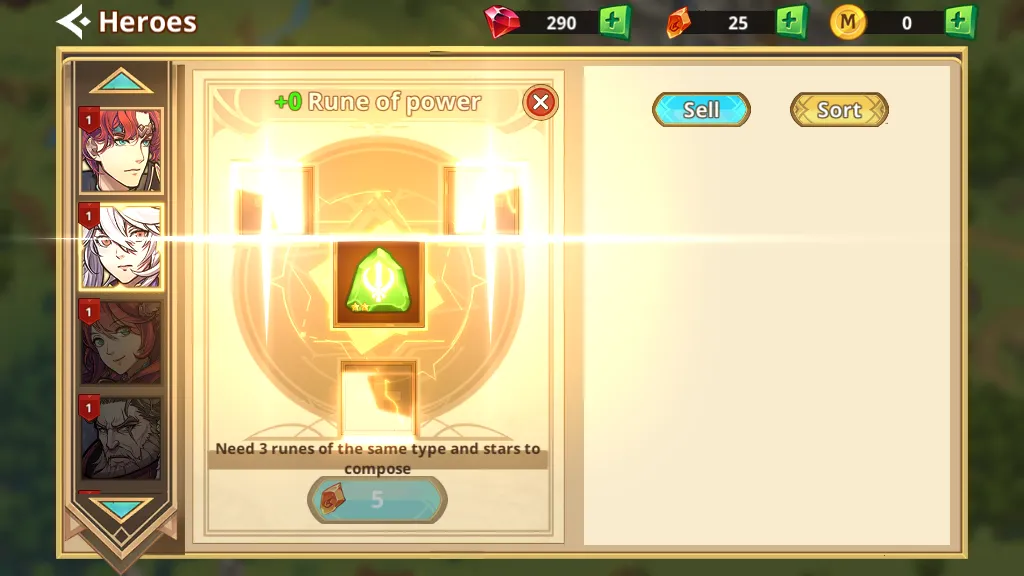Go back from the Heroes screen
The width and height of the screenshot is (1024, 576).
[x=72, y=21]
